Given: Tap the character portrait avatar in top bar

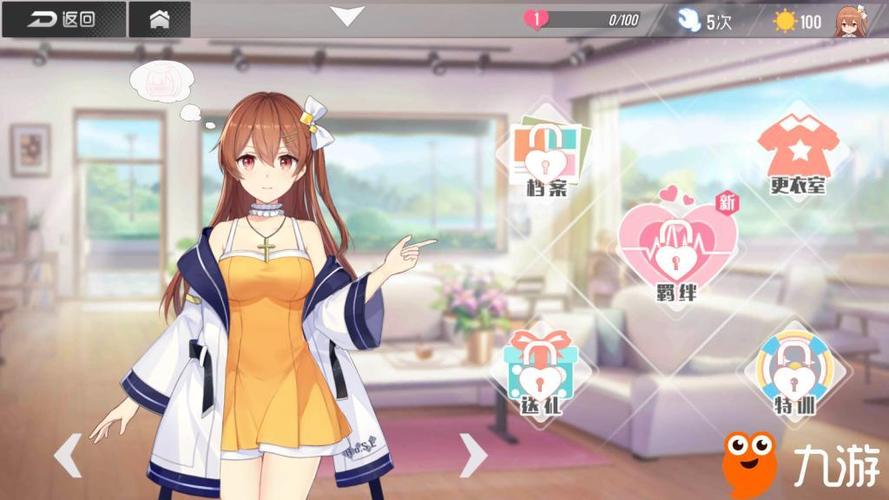Looking at the screenshot, I should point(849,20).
